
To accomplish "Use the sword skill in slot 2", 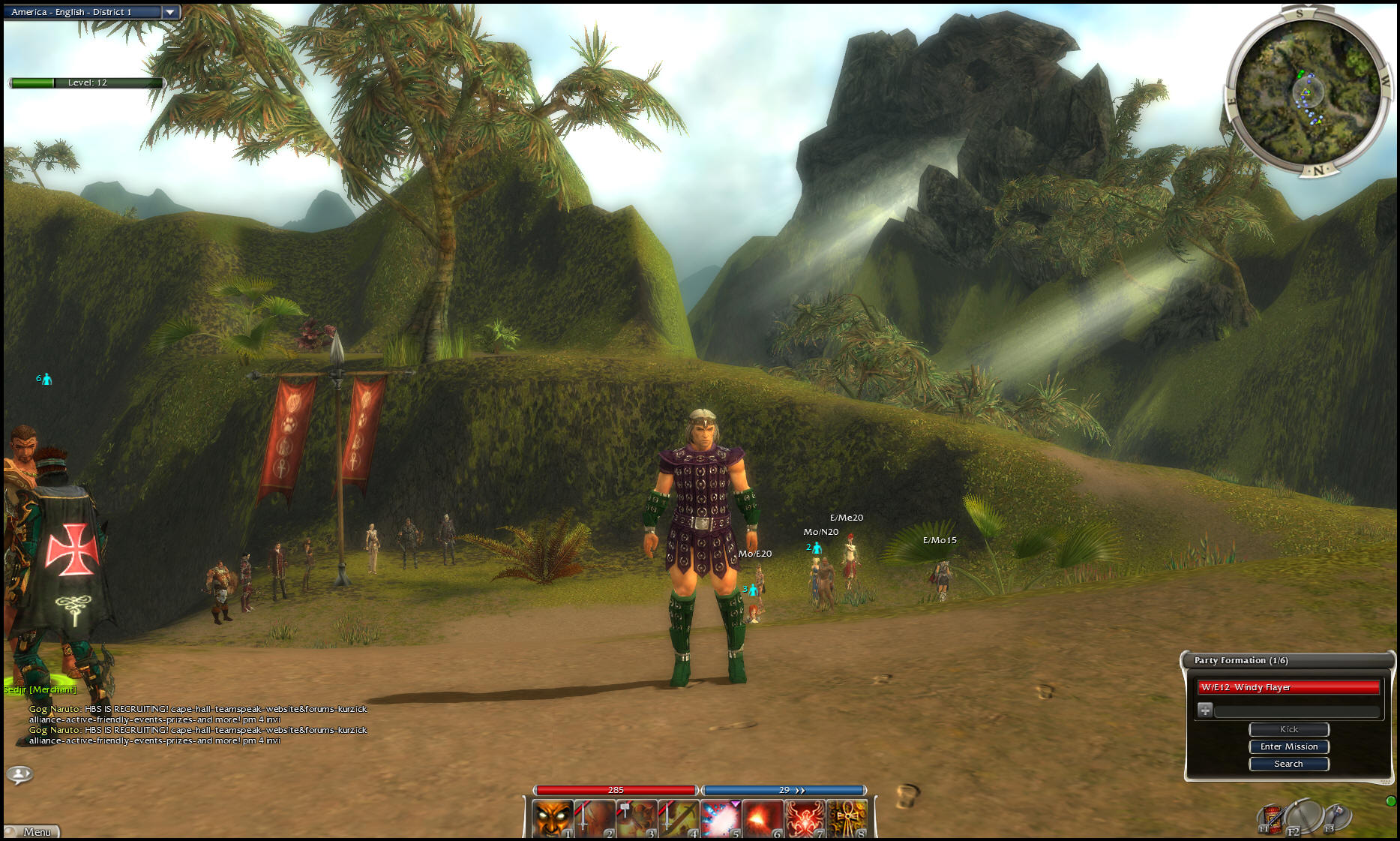I will point(595,818).
